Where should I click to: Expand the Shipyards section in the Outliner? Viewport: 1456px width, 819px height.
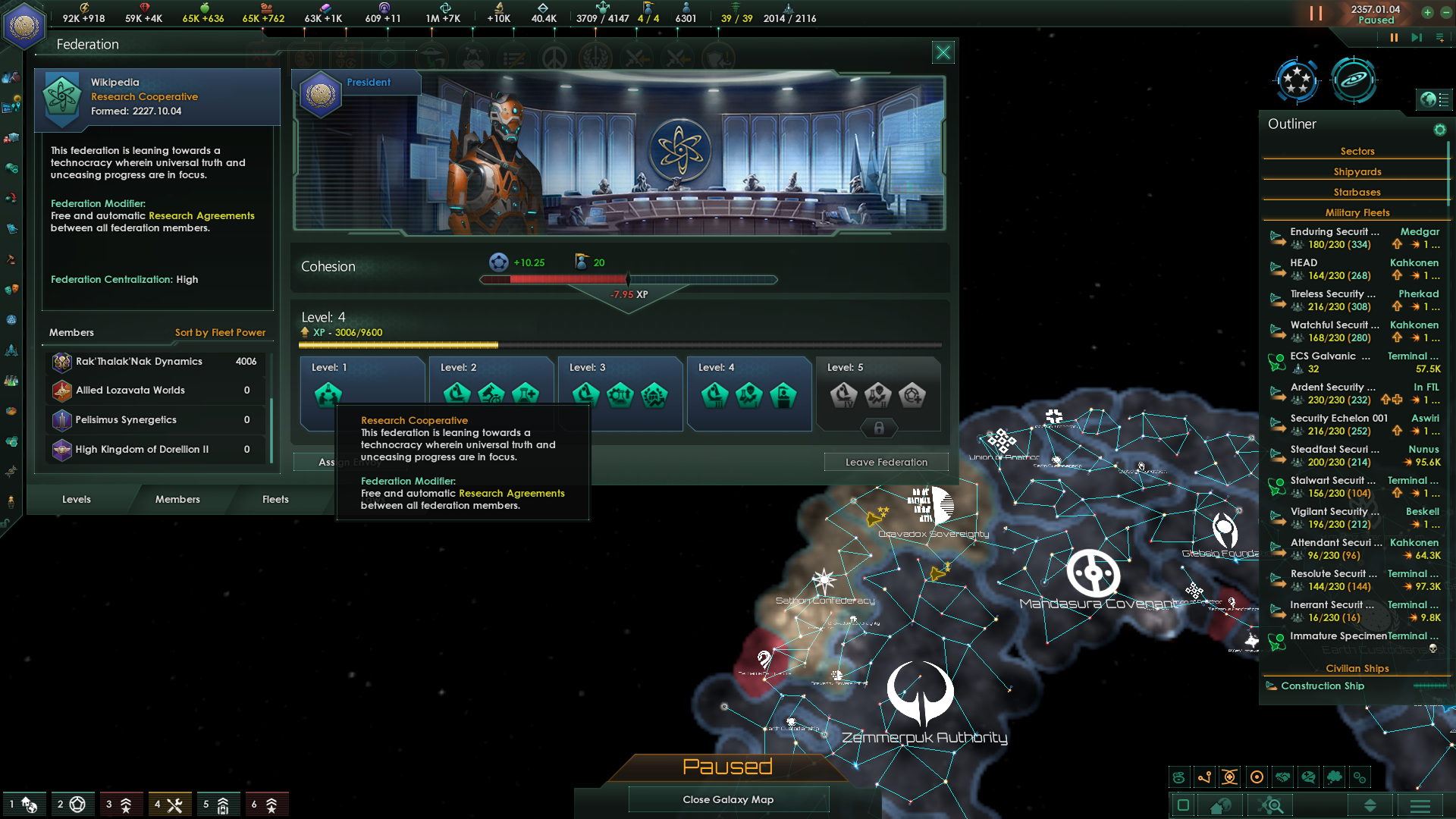[1357, 171]
